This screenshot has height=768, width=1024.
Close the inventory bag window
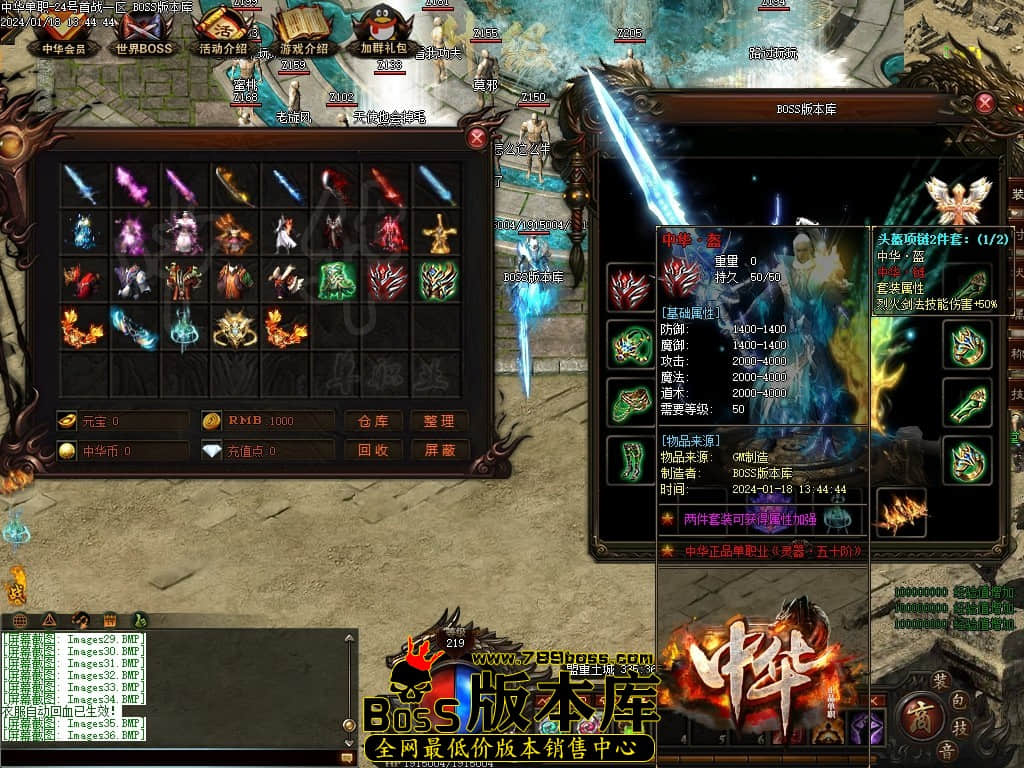click(x=478, y=138)
